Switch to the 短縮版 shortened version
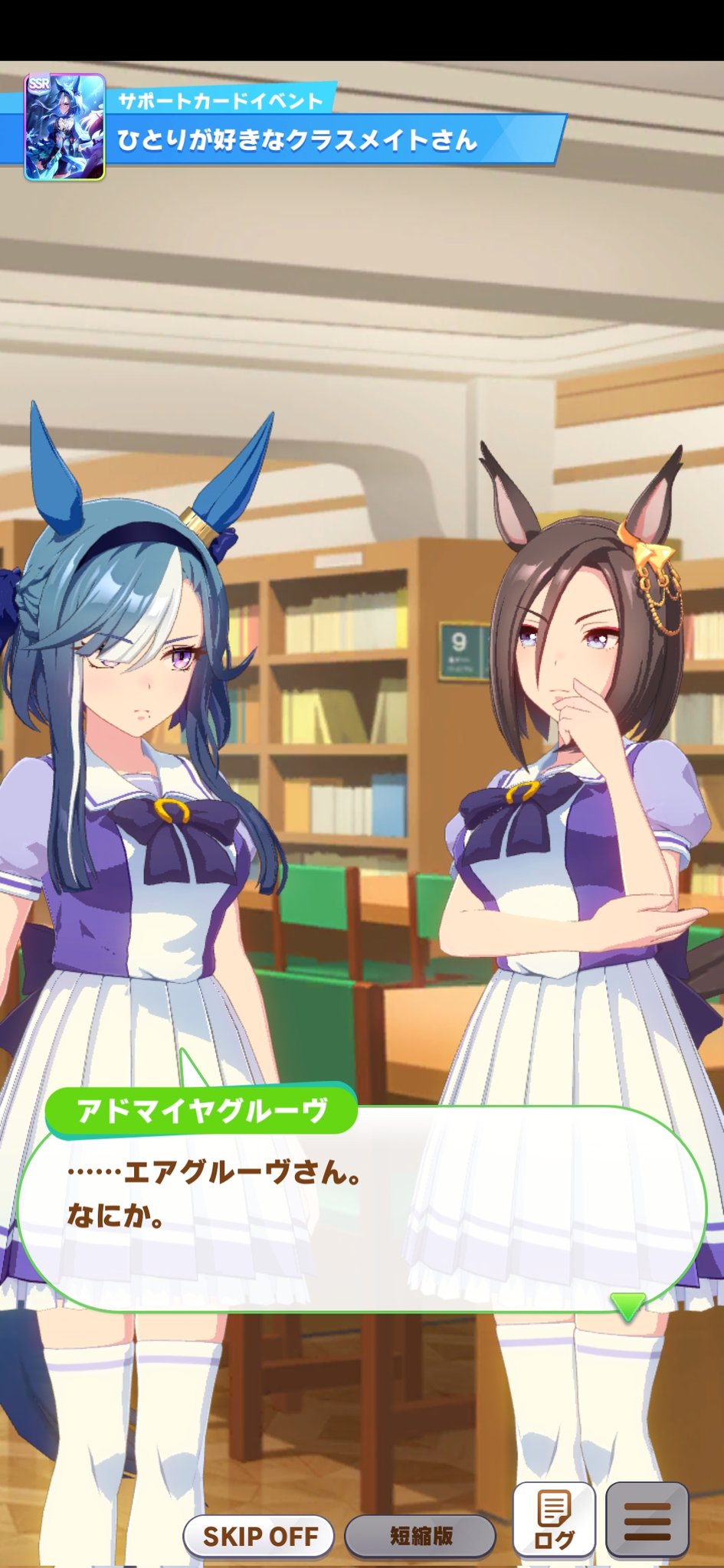The width and height of the screenshot is (724, 1568). click(421, 1535)
